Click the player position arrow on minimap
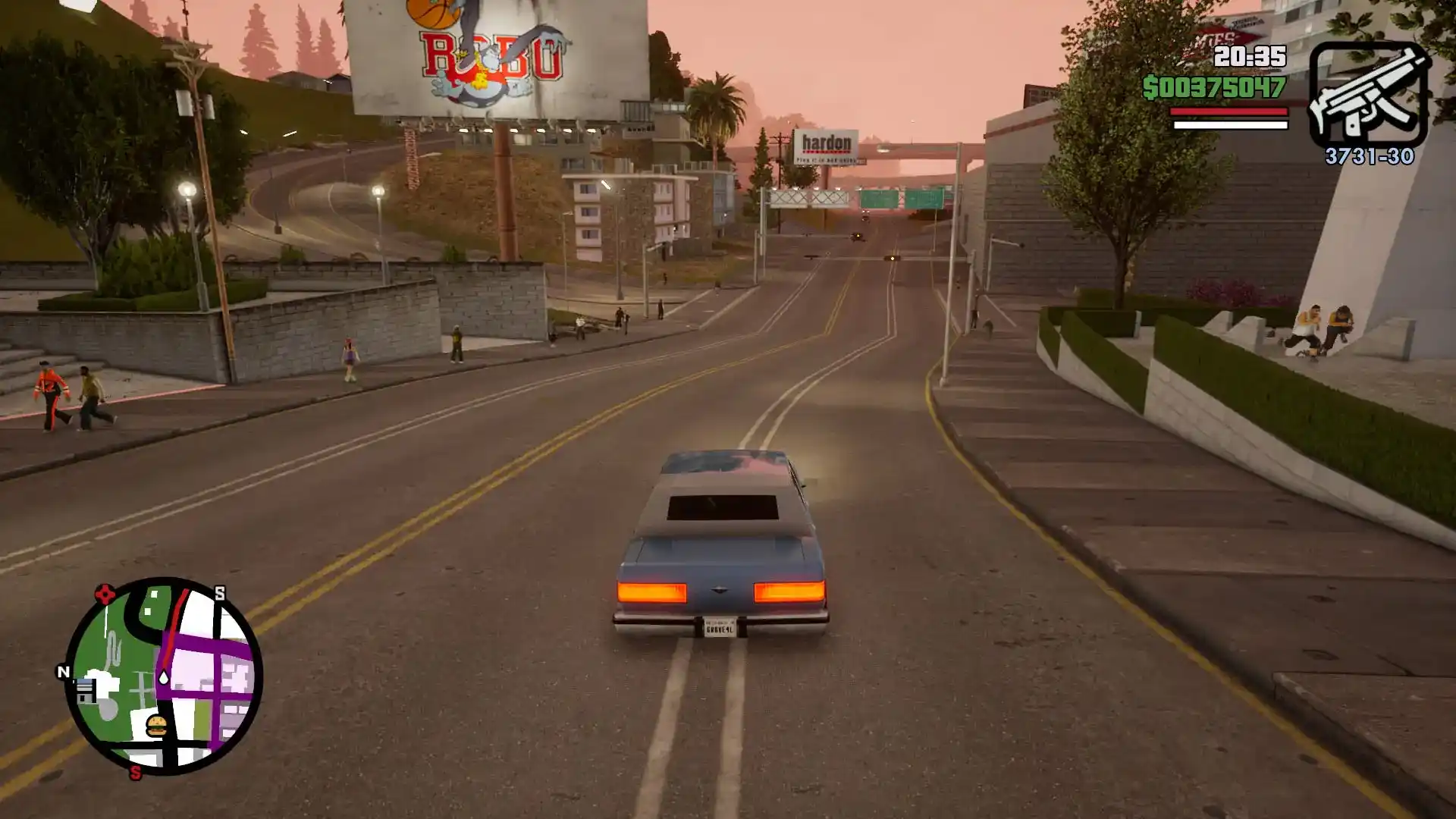 coord(163,677)
